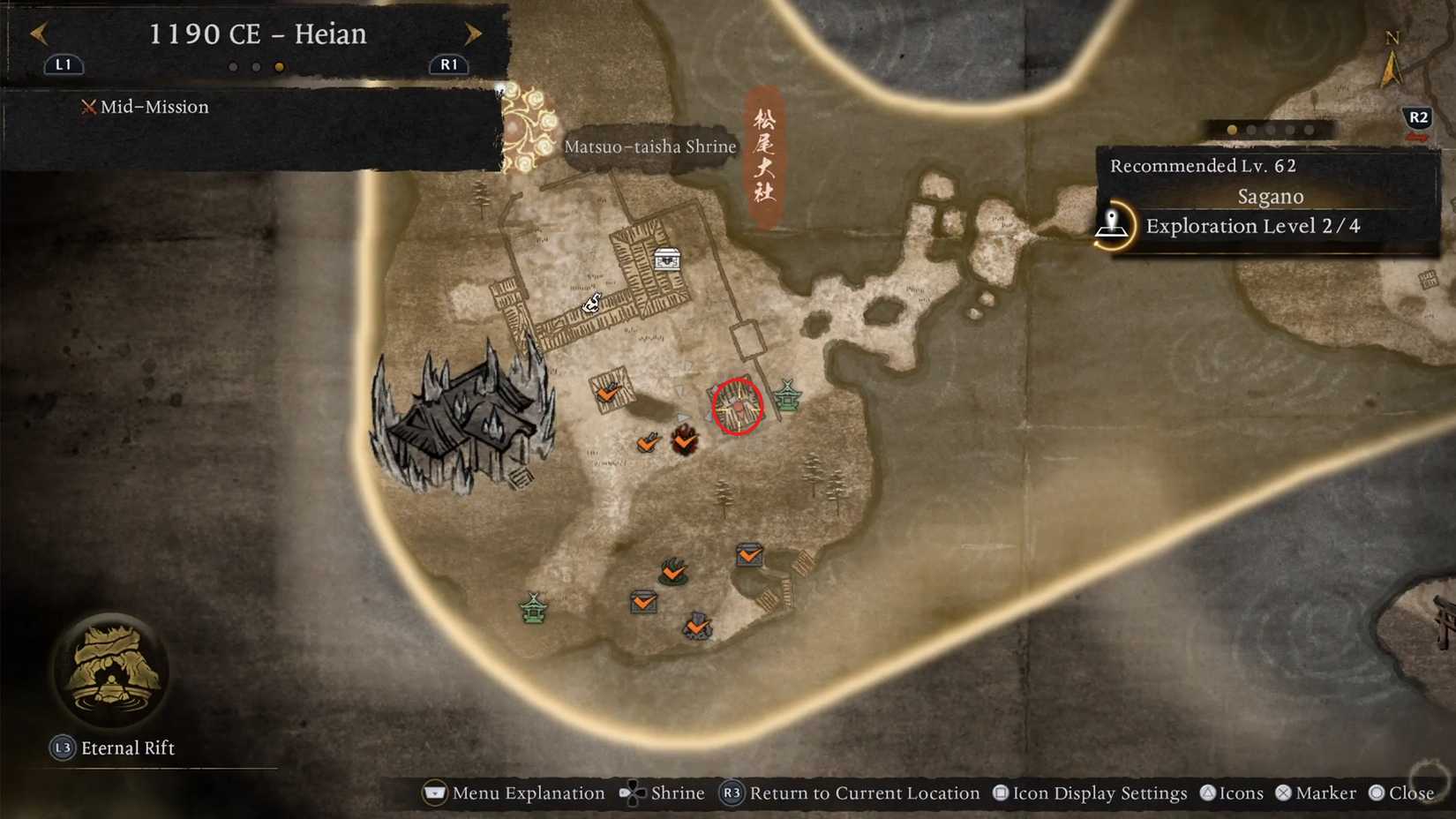Select the highlighted era dot under 1190 CE
Screen dimensions: 1456x819
click(x=280, y=65)
